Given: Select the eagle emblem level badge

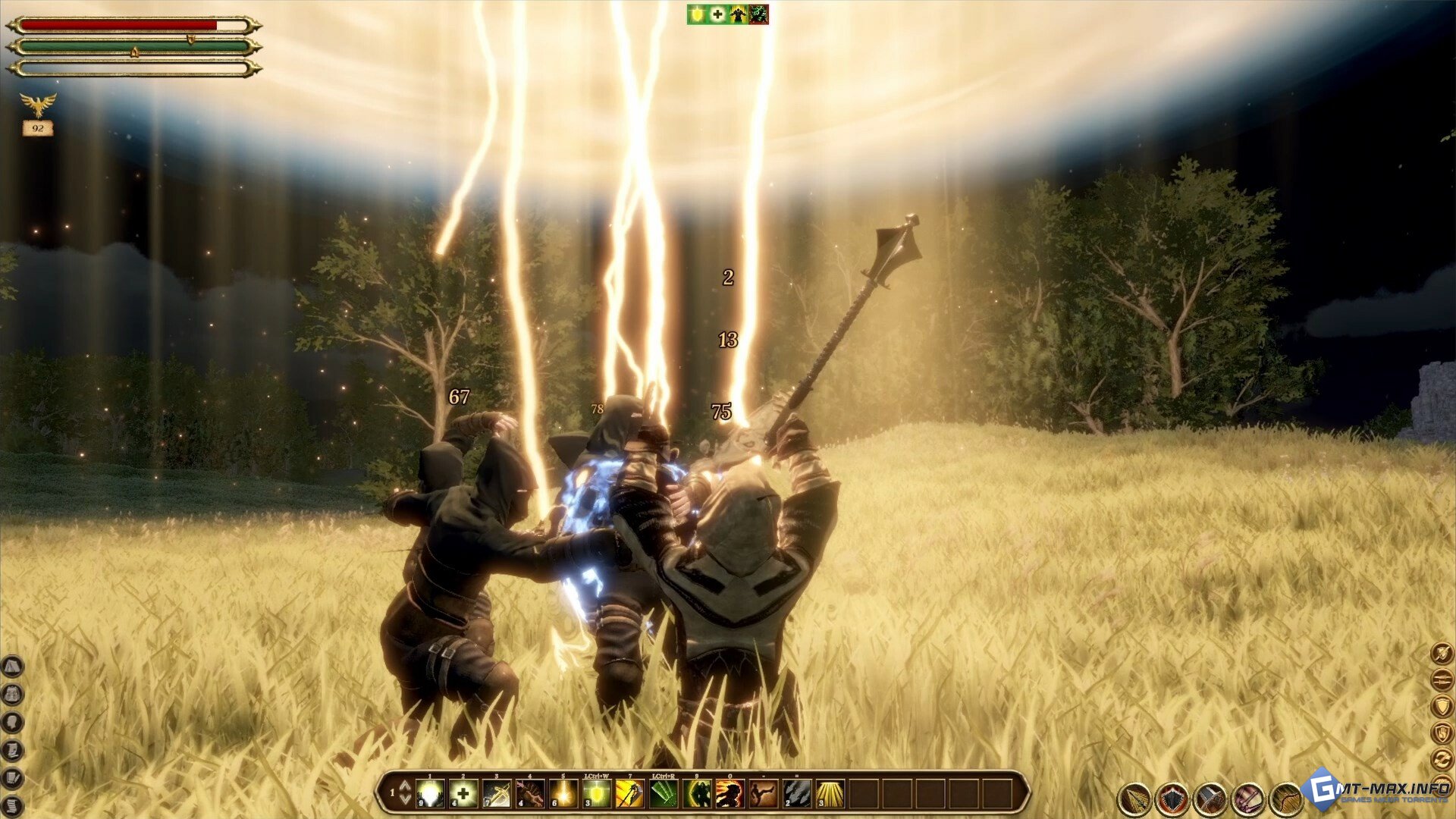Looking at the screenshot, I should click(x=38, y=105).
